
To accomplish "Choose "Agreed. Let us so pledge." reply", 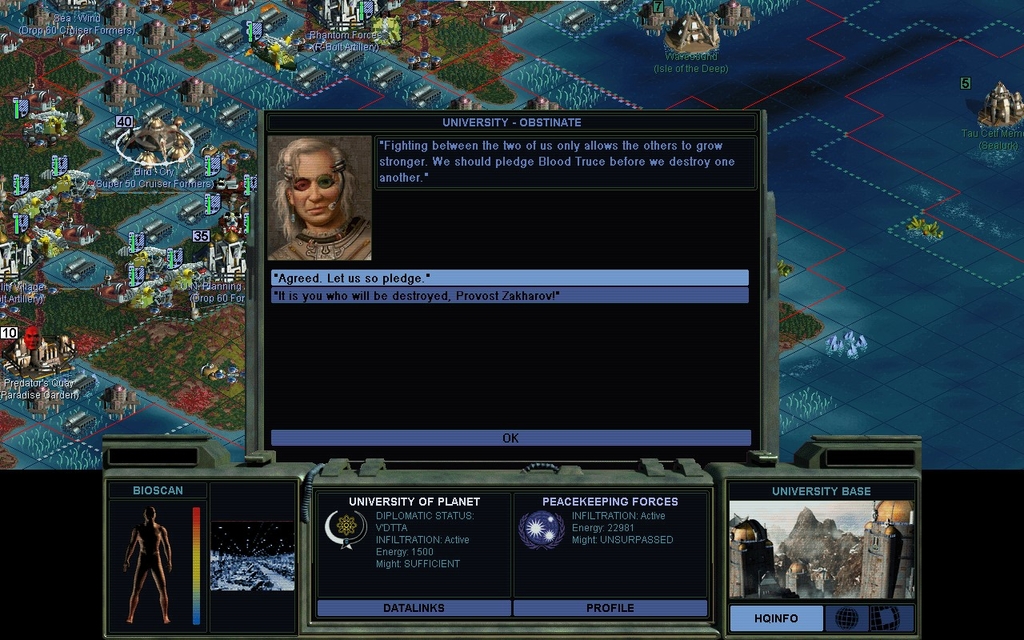I will (x=509, y=277).
